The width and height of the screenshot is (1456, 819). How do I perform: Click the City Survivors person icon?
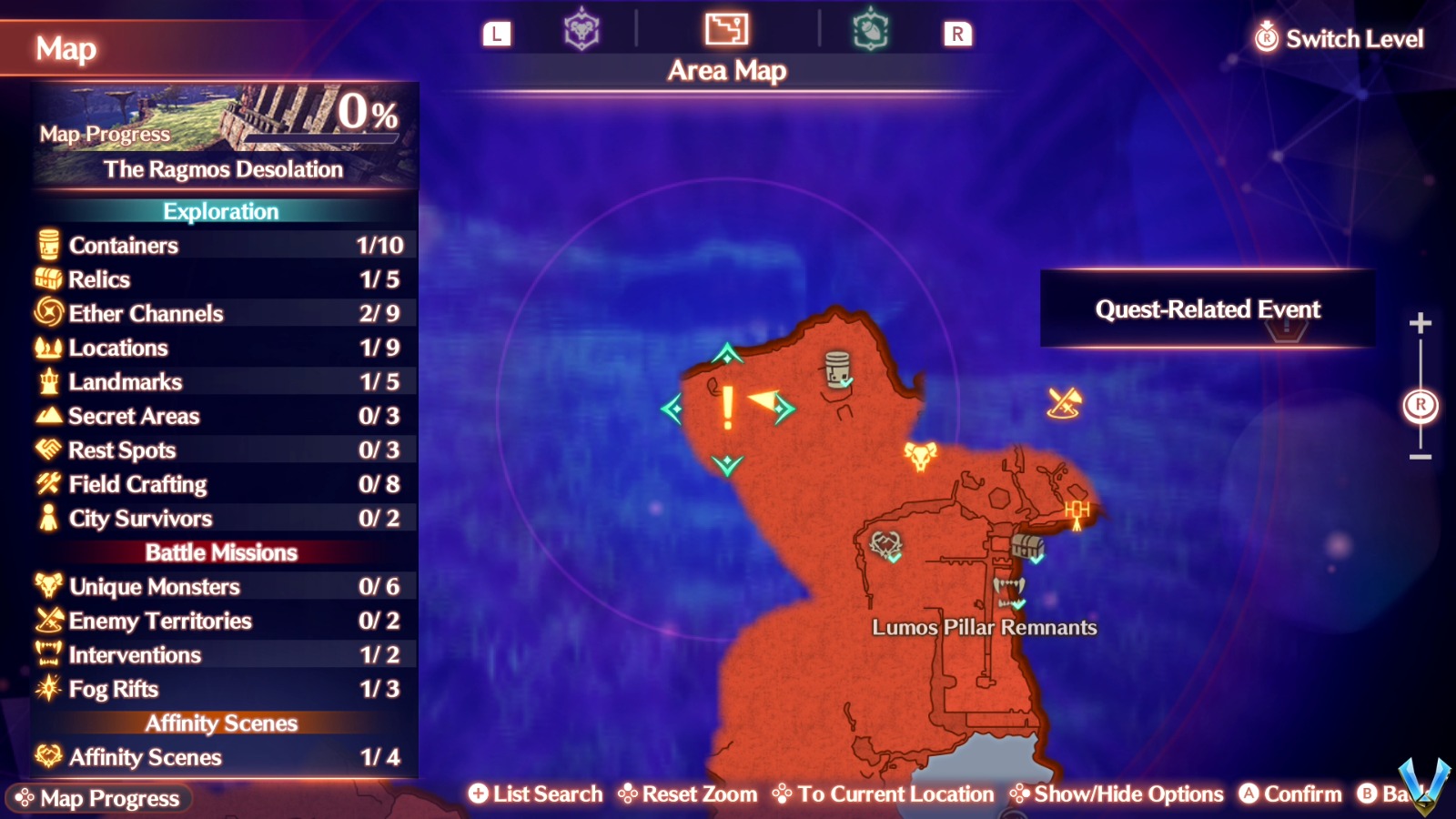click(47, 518)
